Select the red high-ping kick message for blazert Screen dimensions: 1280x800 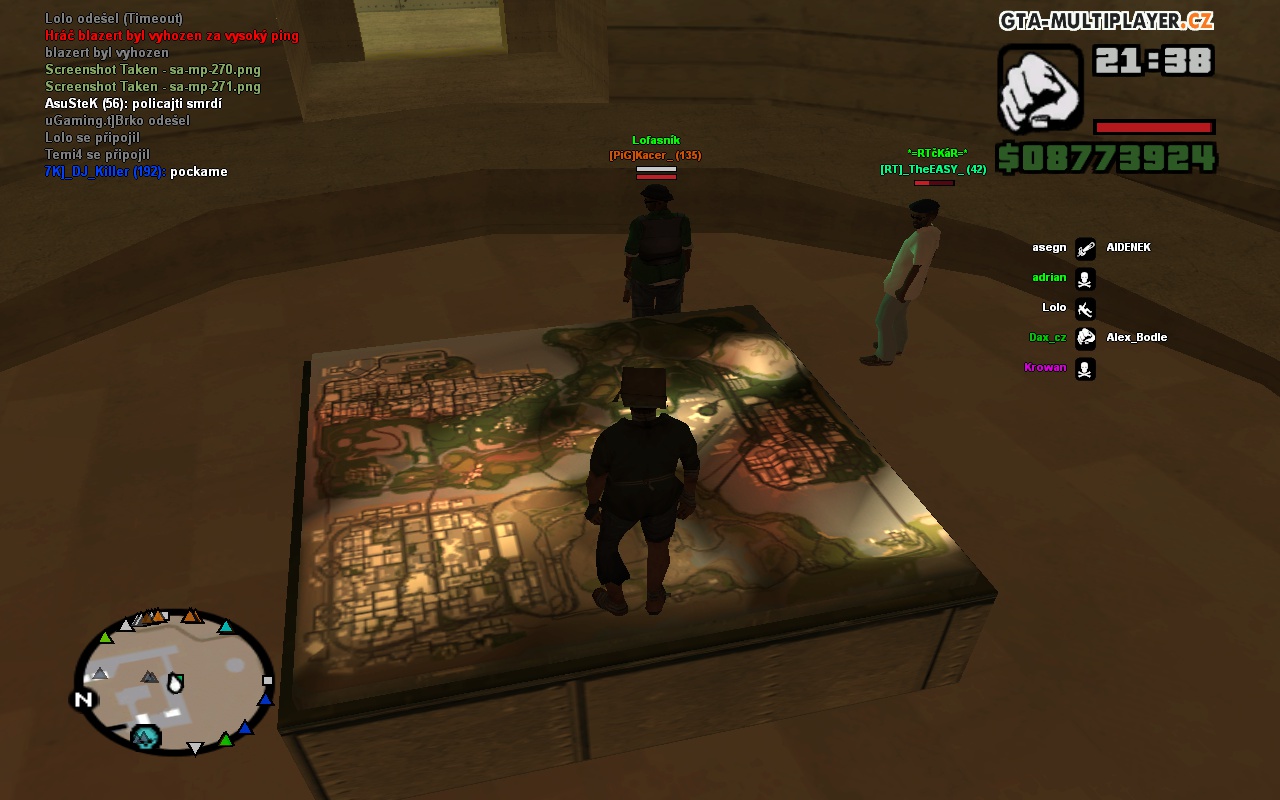pos(171,36)
